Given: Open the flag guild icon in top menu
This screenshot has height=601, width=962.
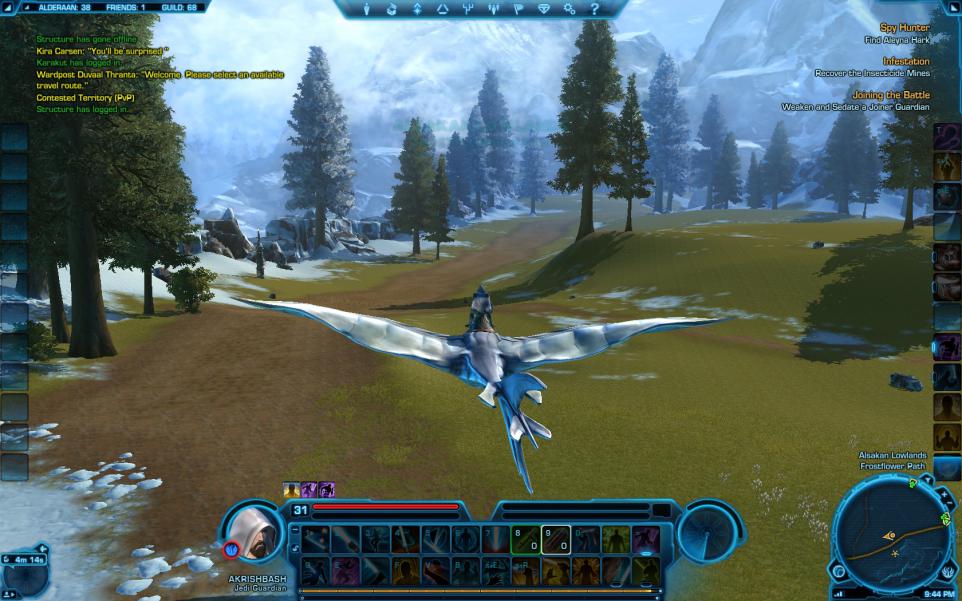Looking at the screenshot, I should tap(518, 9).
